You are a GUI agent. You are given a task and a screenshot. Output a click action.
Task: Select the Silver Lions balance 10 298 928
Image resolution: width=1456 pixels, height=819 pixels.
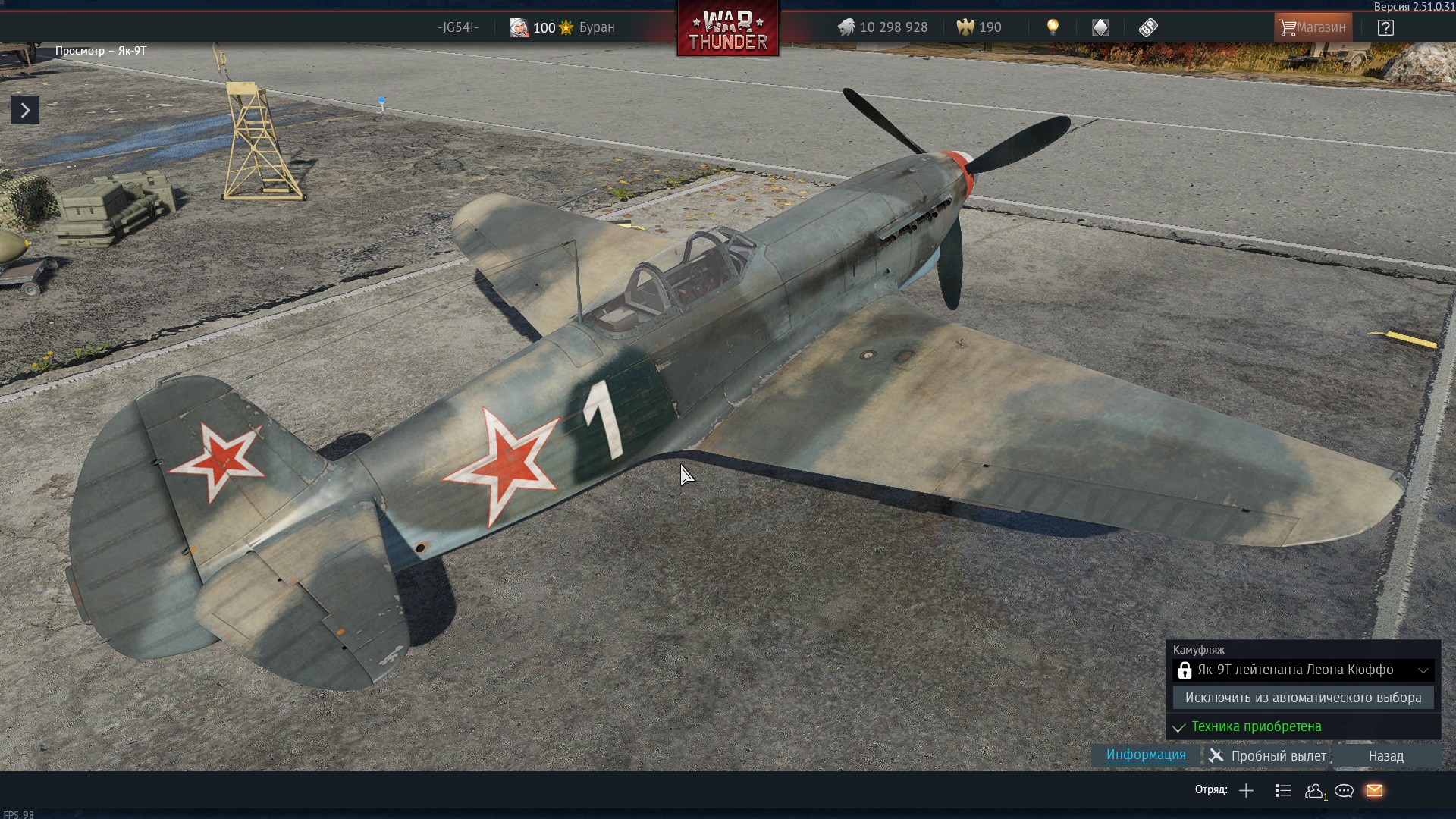click(883, 28)
